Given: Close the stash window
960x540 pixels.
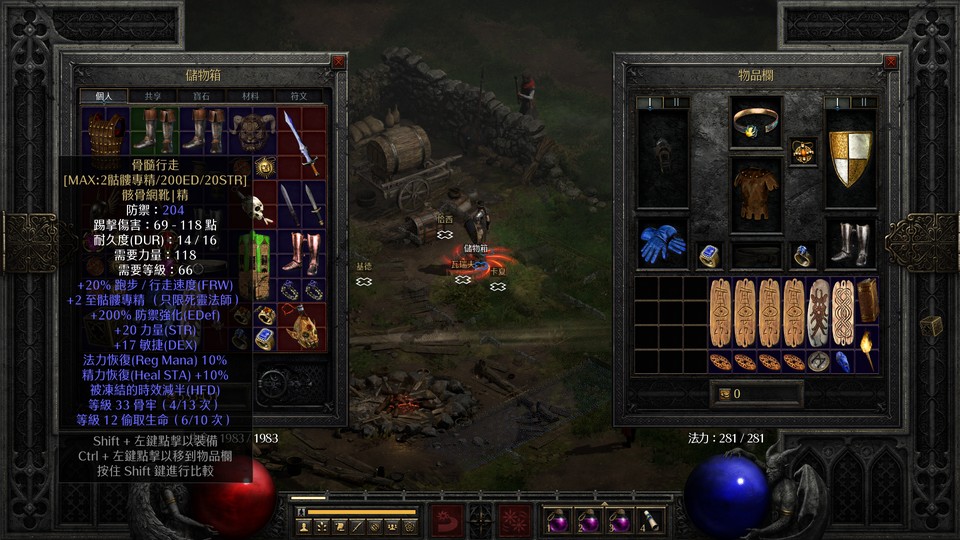Looking at the screenshot, I should pyautogui.click(x=338, y=61).
